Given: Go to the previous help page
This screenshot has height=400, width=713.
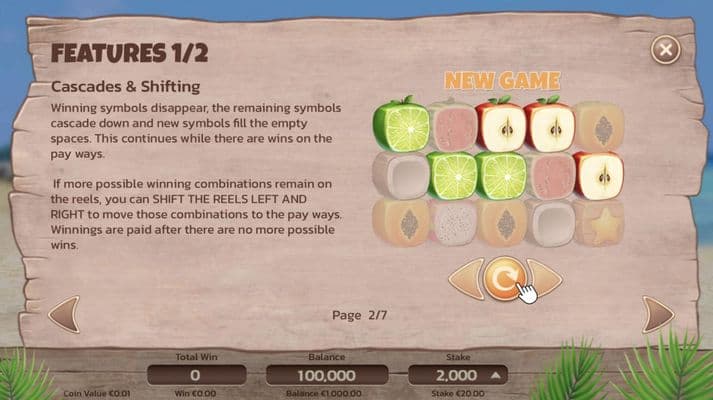Looking at the screenshot, I should [64, 314].
